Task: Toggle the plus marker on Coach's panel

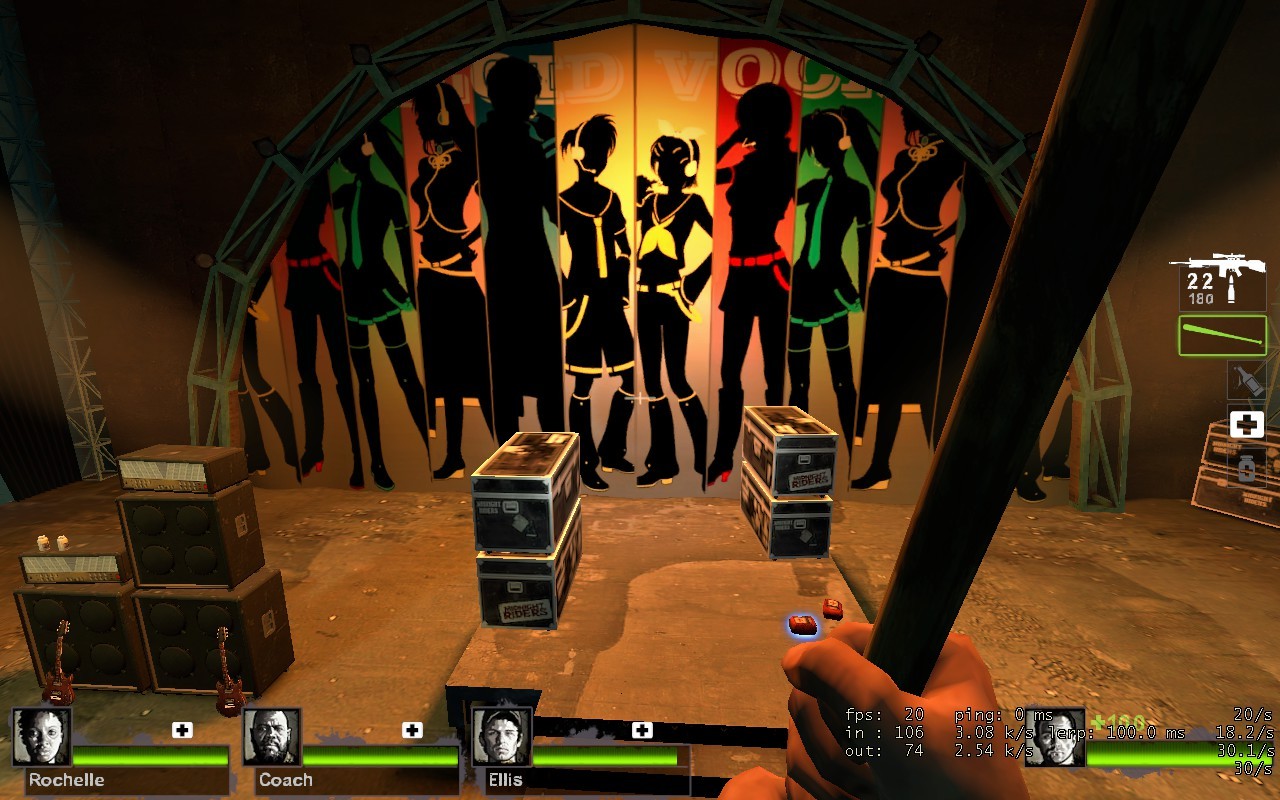Action: (411, 729)
